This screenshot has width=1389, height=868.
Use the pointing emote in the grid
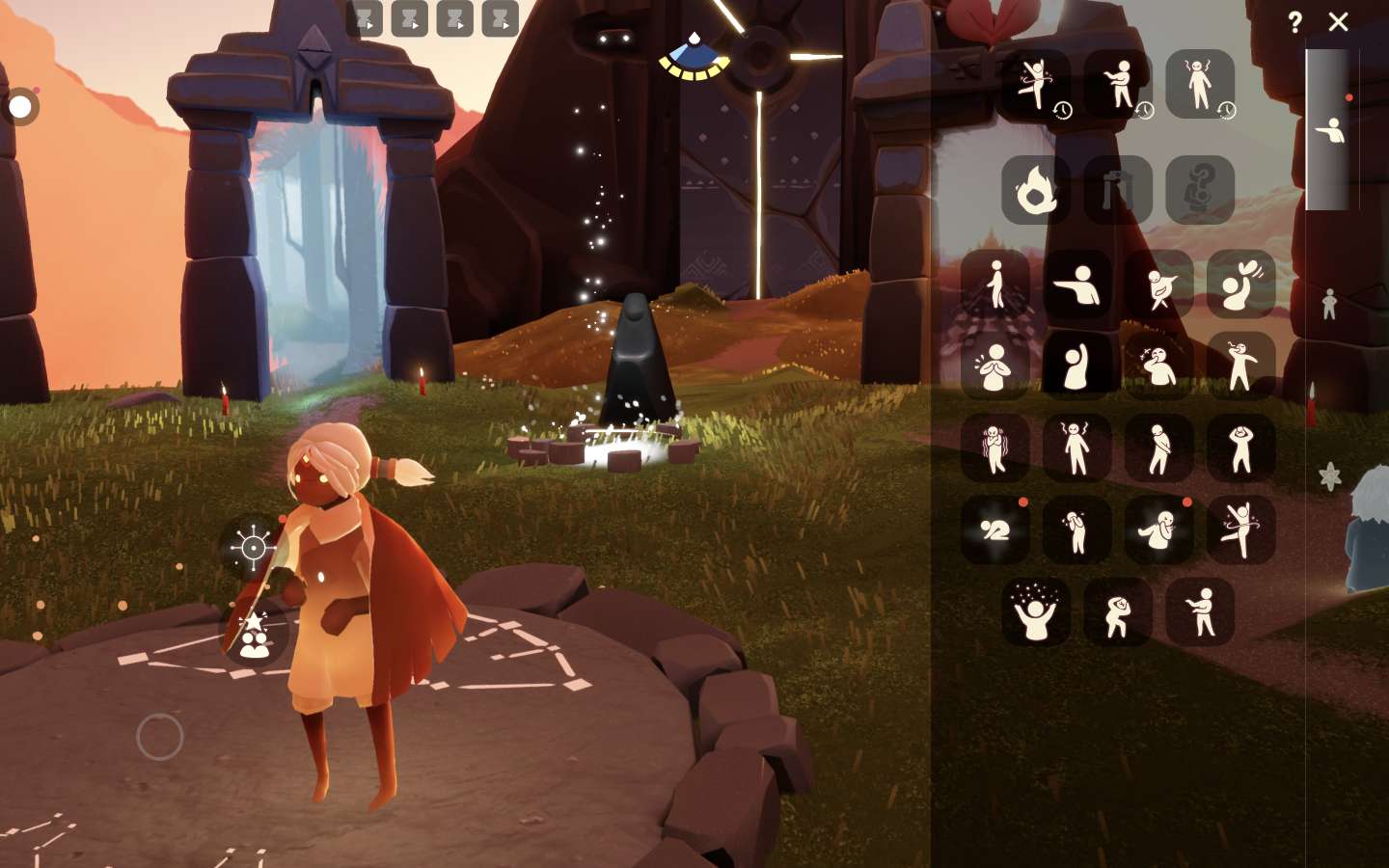(1076, 285)
